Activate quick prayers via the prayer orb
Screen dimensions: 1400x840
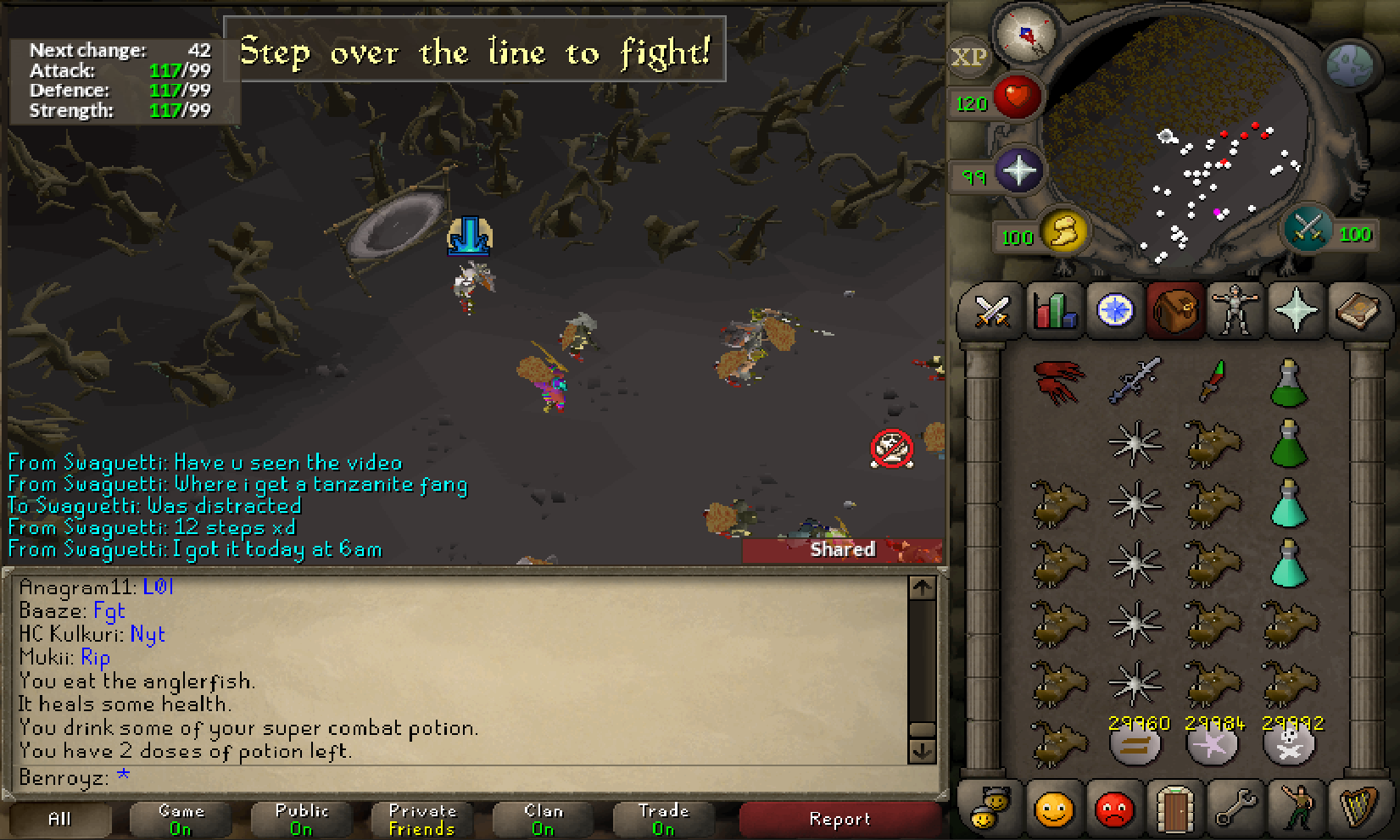click(1018, 171)
